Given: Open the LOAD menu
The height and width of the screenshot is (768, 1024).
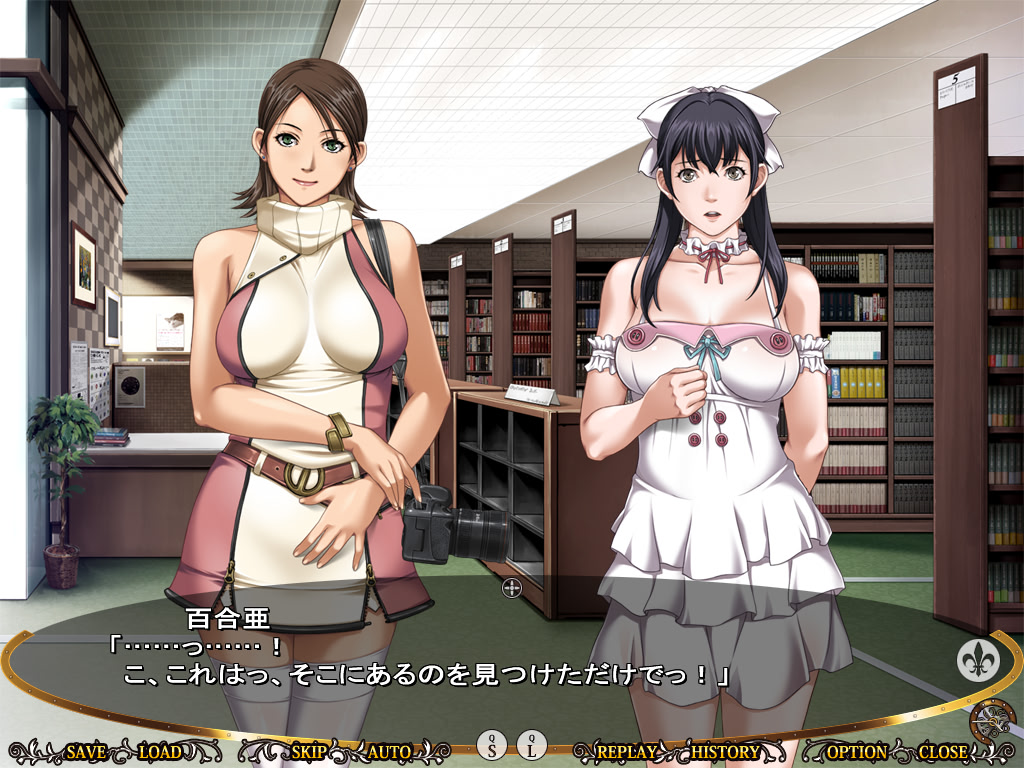Looking at the screenshot, I should click(x=160, y=751).
